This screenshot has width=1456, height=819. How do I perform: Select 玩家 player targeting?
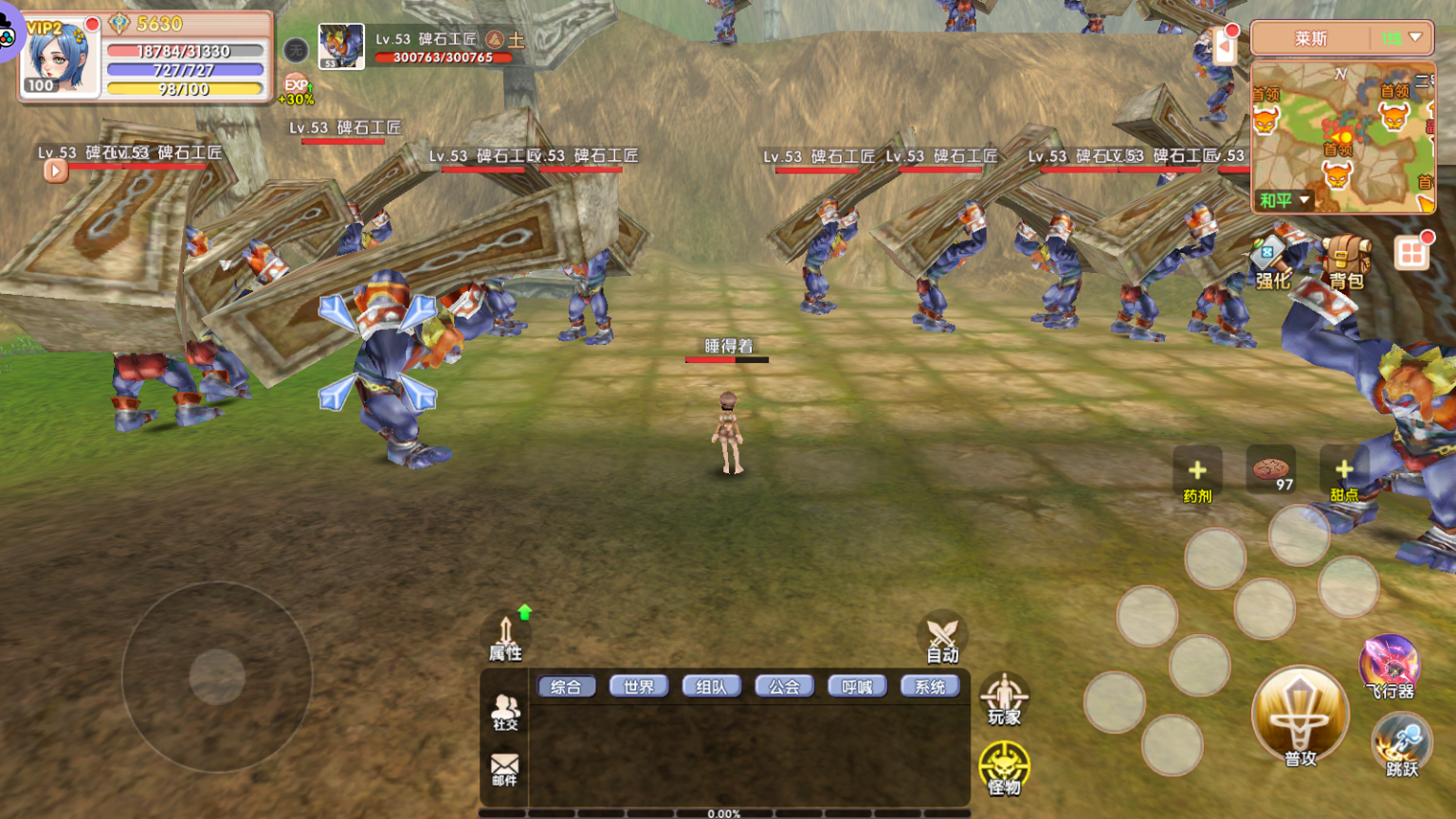pos(1004,700)
